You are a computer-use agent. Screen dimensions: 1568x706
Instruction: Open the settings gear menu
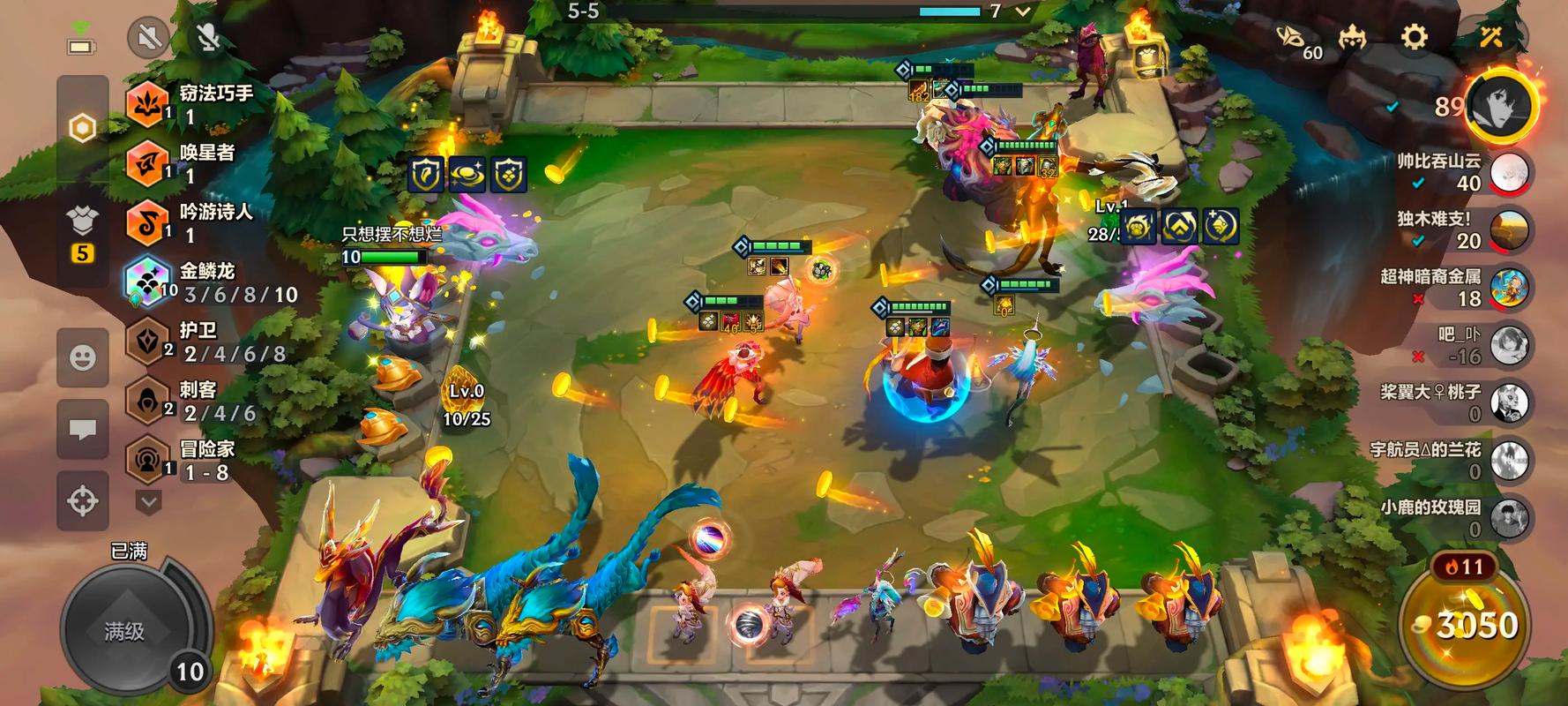(1414, 37)
